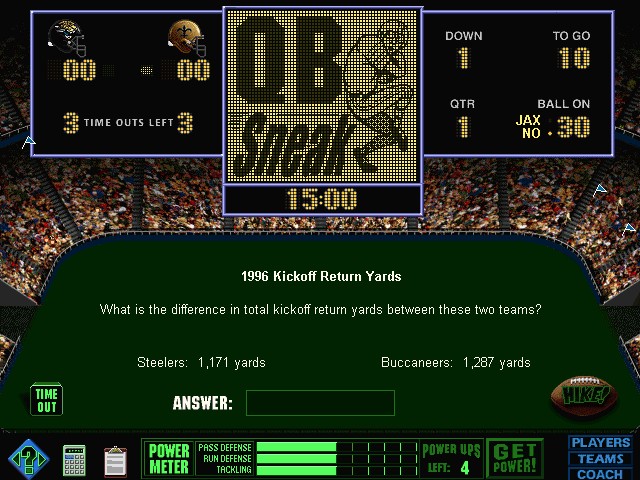
Task: Activate the Get Power! button
Action: tap(515, 458)
